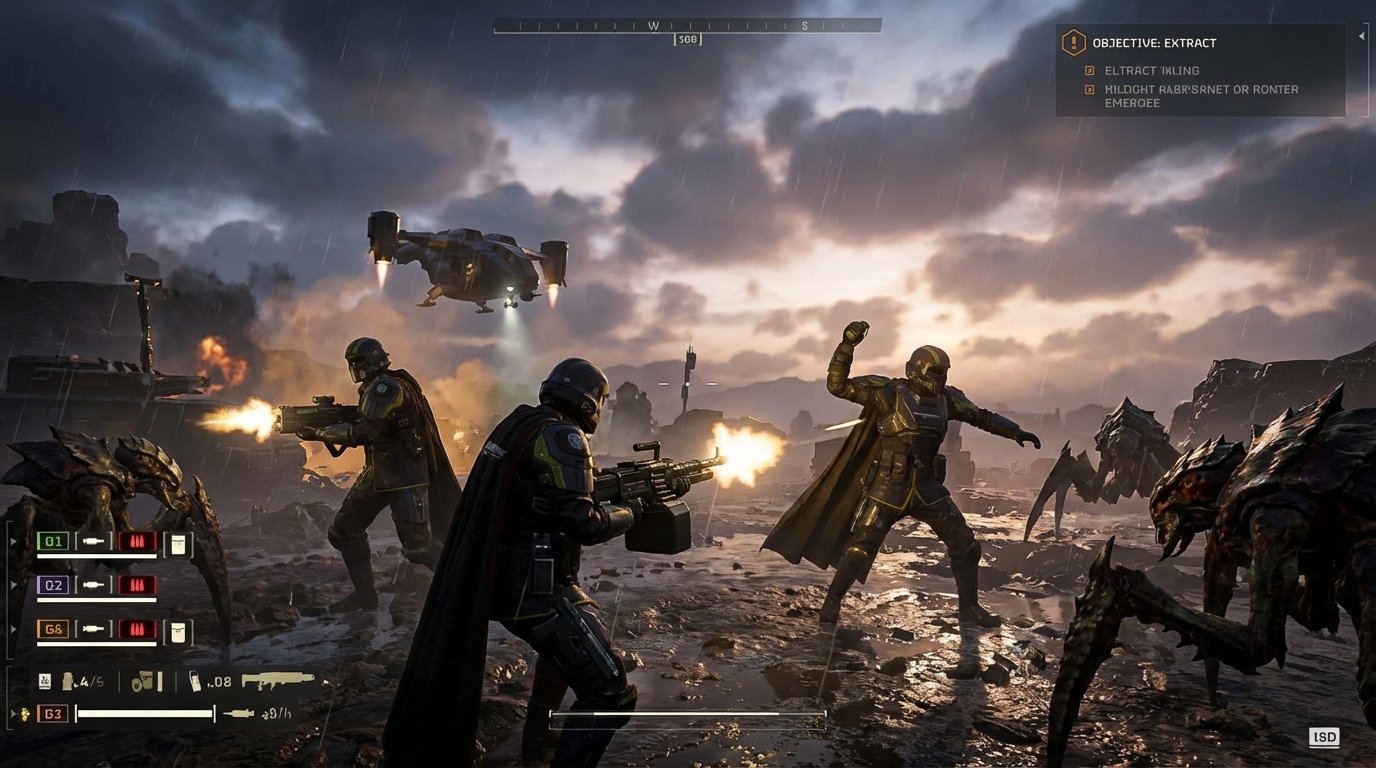This screenshot has width=1376, height=768.
Task: Select the grenade icon showing .08 count
Action: pos(198,682)
